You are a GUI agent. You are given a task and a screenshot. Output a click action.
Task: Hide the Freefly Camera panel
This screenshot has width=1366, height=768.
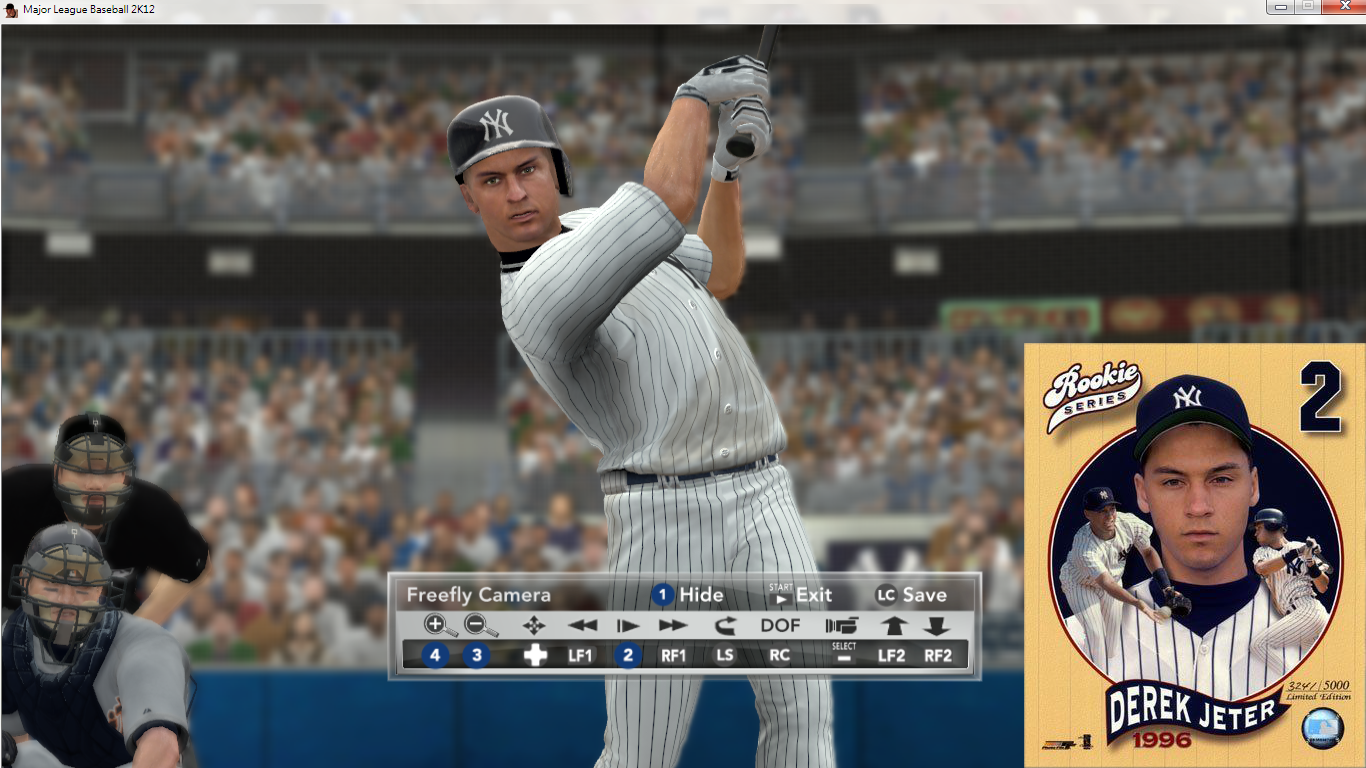(x=688, y=595)
